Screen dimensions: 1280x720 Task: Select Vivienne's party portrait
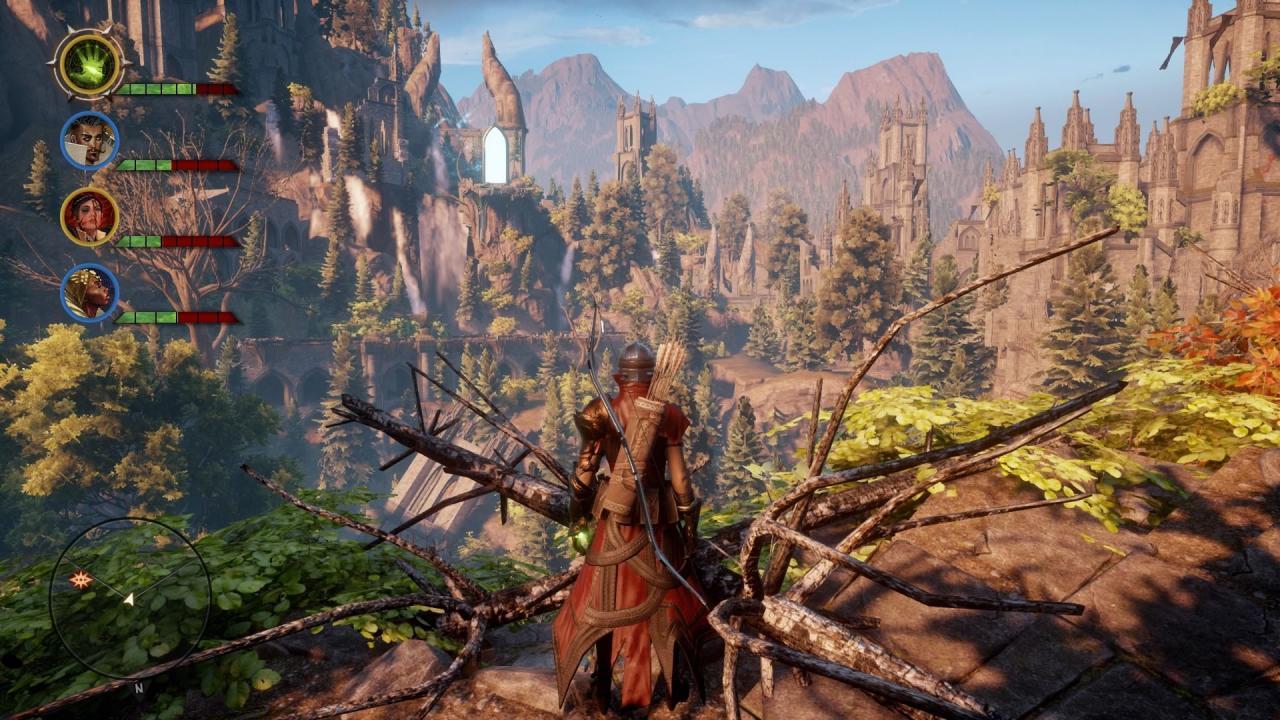(x=91, y=291)
